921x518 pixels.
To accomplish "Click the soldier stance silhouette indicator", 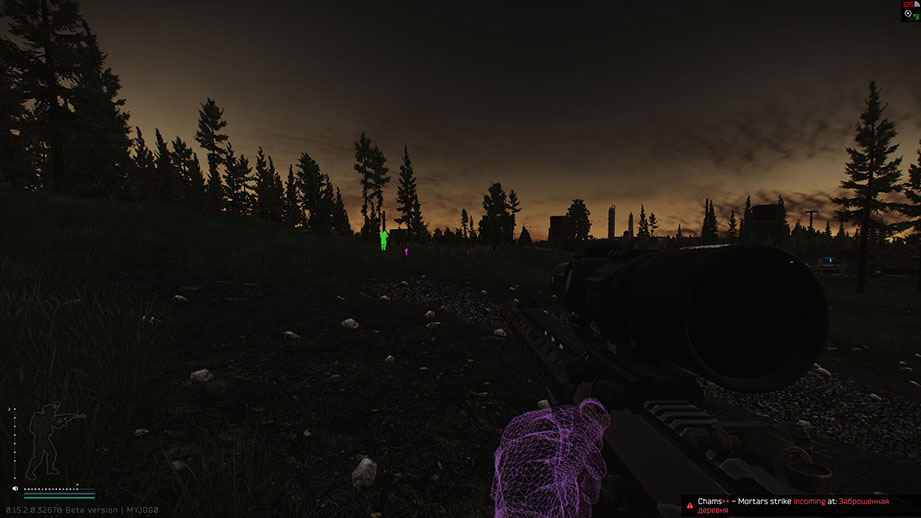I will click(x=47, y=440).
